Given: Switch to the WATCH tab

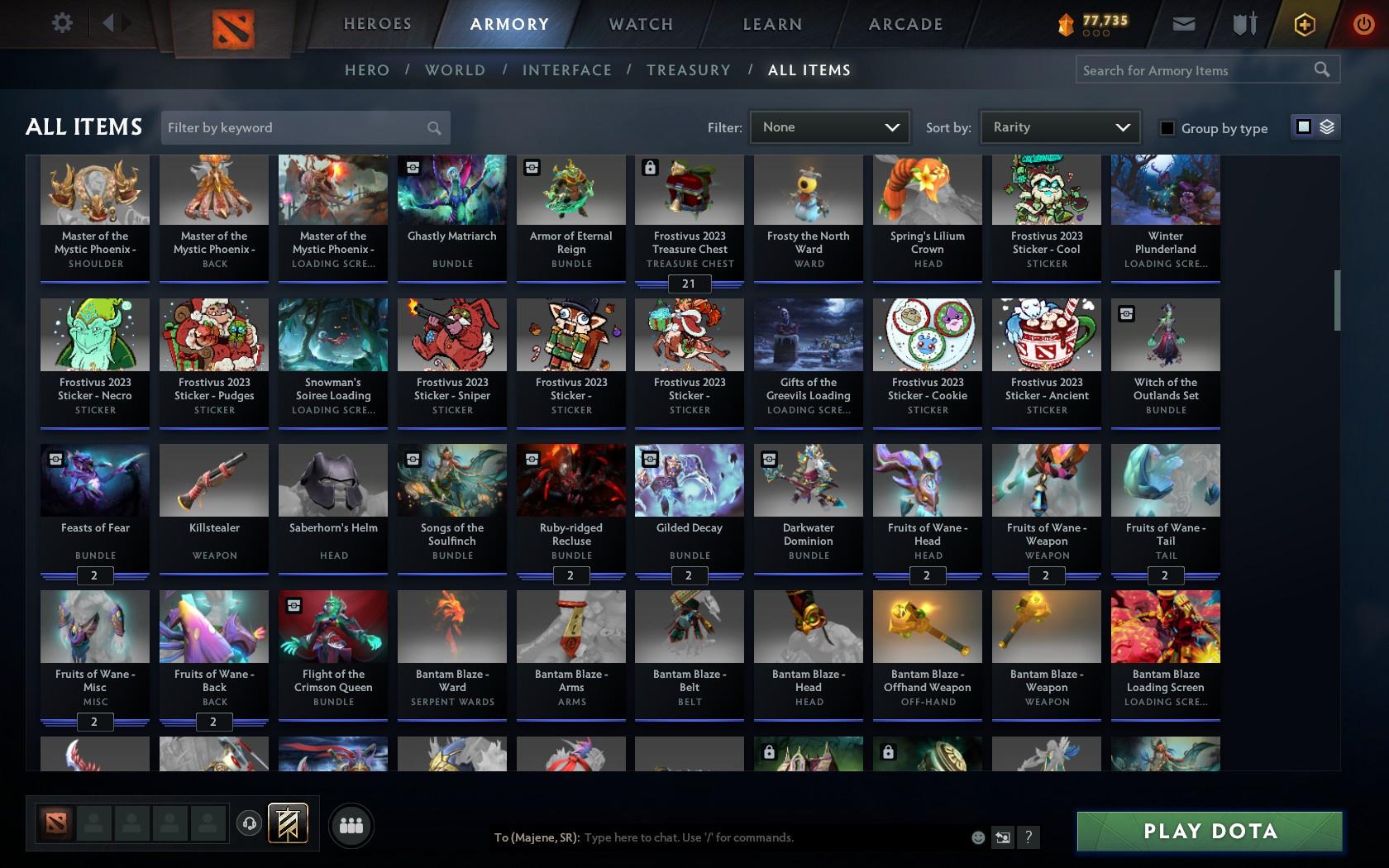Looking at the screenshot, I should [x=640, y=24].
